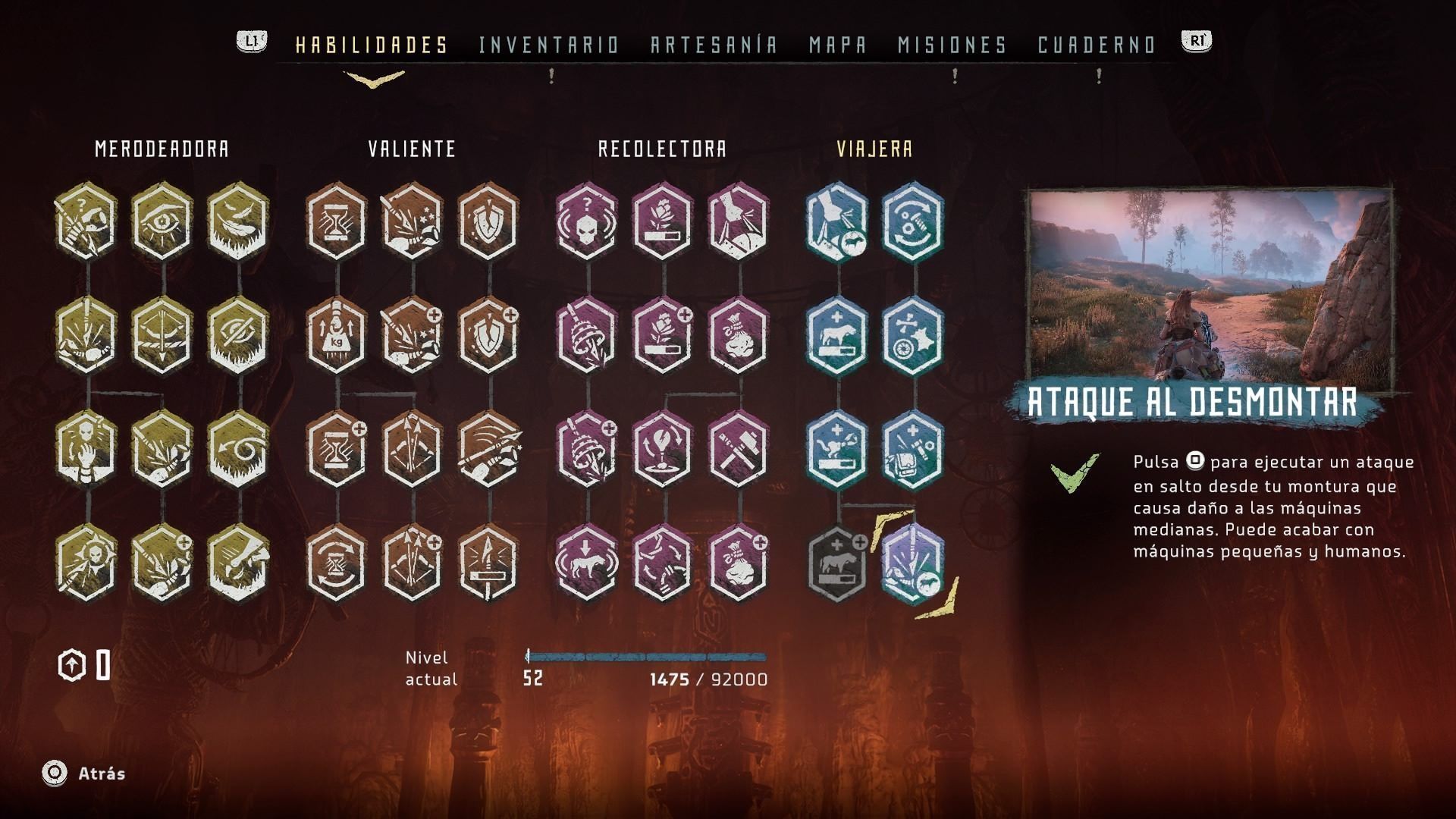Choose the crossed hammers skill icon
The height and width of the screenshot is (819, 1456).
coord(739,449)
